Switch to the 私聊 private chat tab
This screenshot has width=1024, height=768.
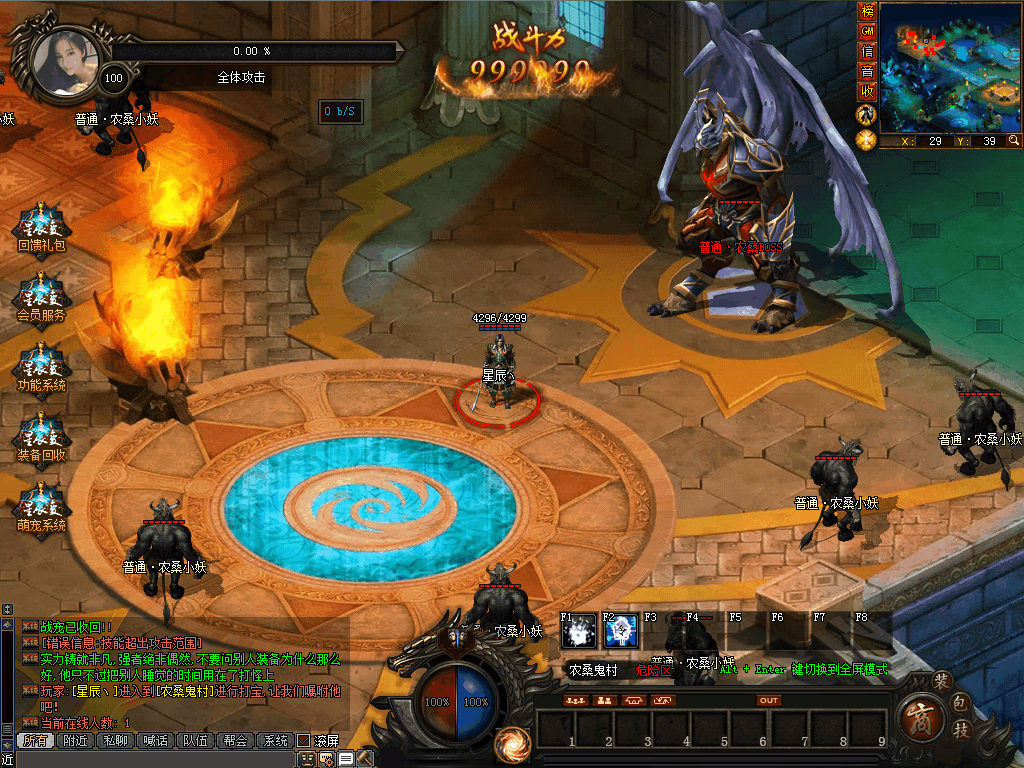point(115,741)
